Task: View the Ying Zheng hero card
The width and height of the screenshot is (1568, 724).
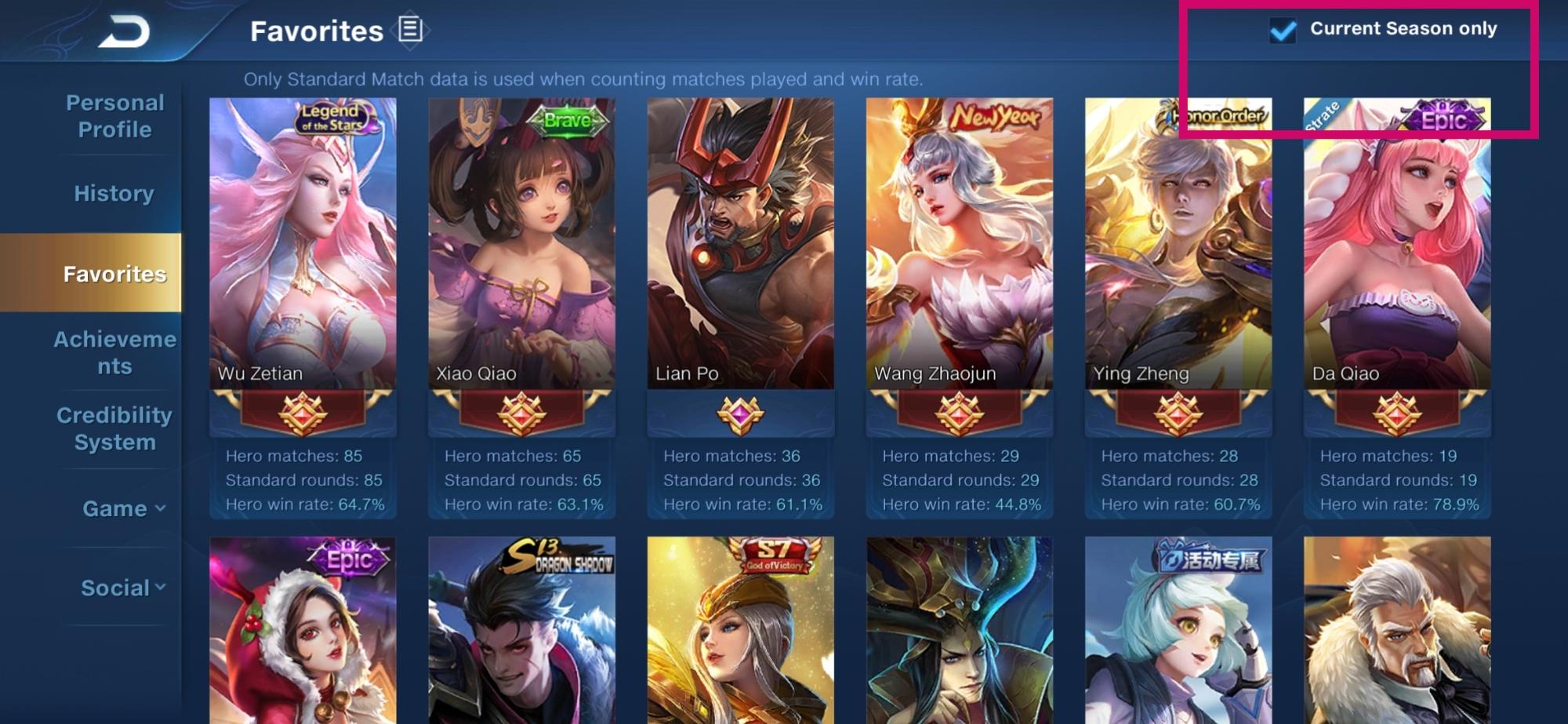Action: coord(1178,243)
